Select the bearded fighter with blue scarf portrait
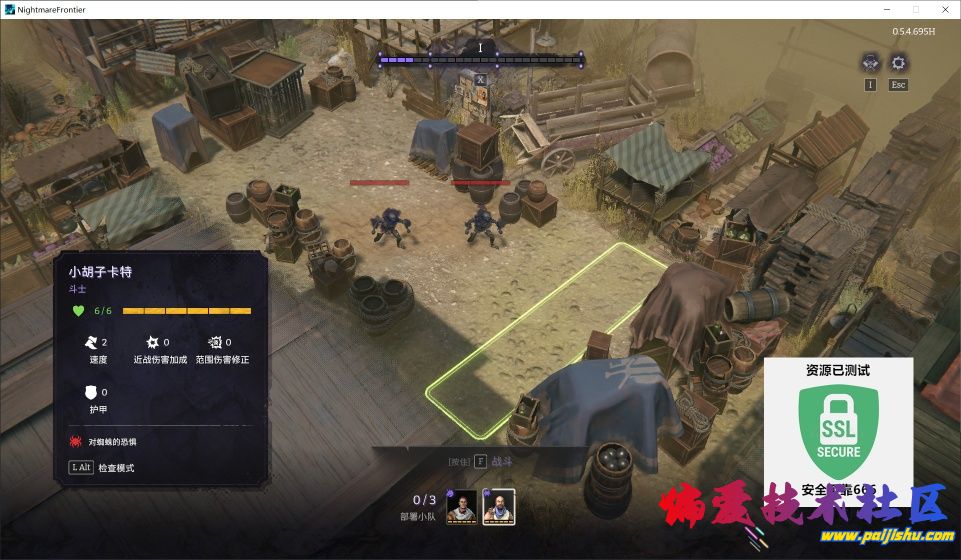The width and height of the screenshot is (961, 560). pos(498,507)
